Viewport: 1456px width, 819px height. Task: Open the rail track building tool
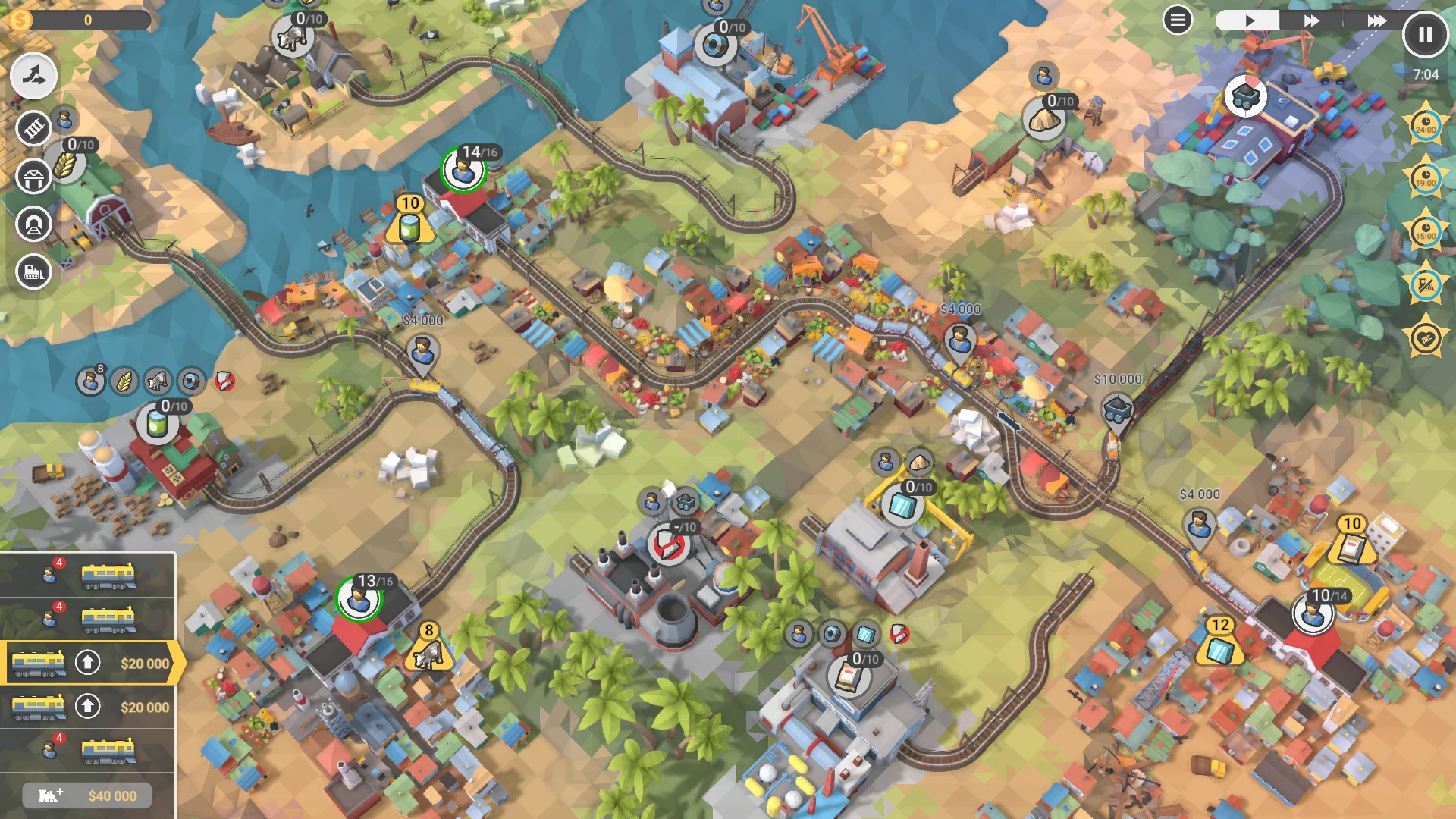pos(33,129)
